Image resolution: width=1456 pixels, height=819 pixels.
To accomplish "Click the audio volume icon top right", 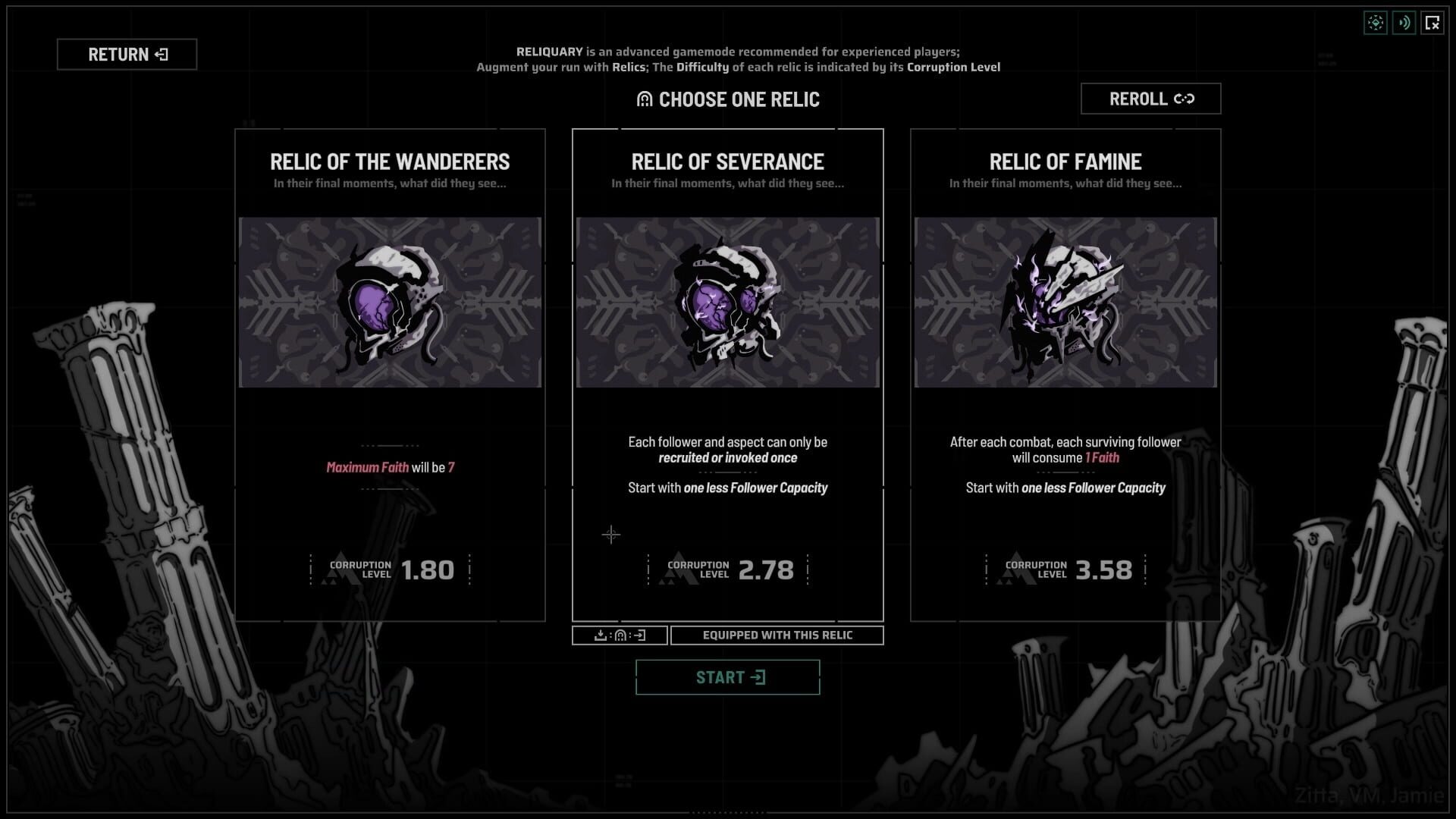I will tap(1404, 23).
